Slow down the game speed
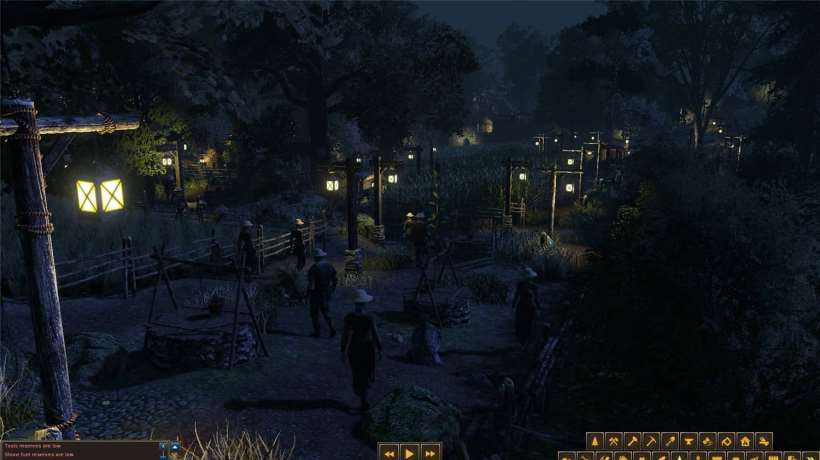Image resolution: width=820 pixels, height=460 pixels. (x=388, y=452)
